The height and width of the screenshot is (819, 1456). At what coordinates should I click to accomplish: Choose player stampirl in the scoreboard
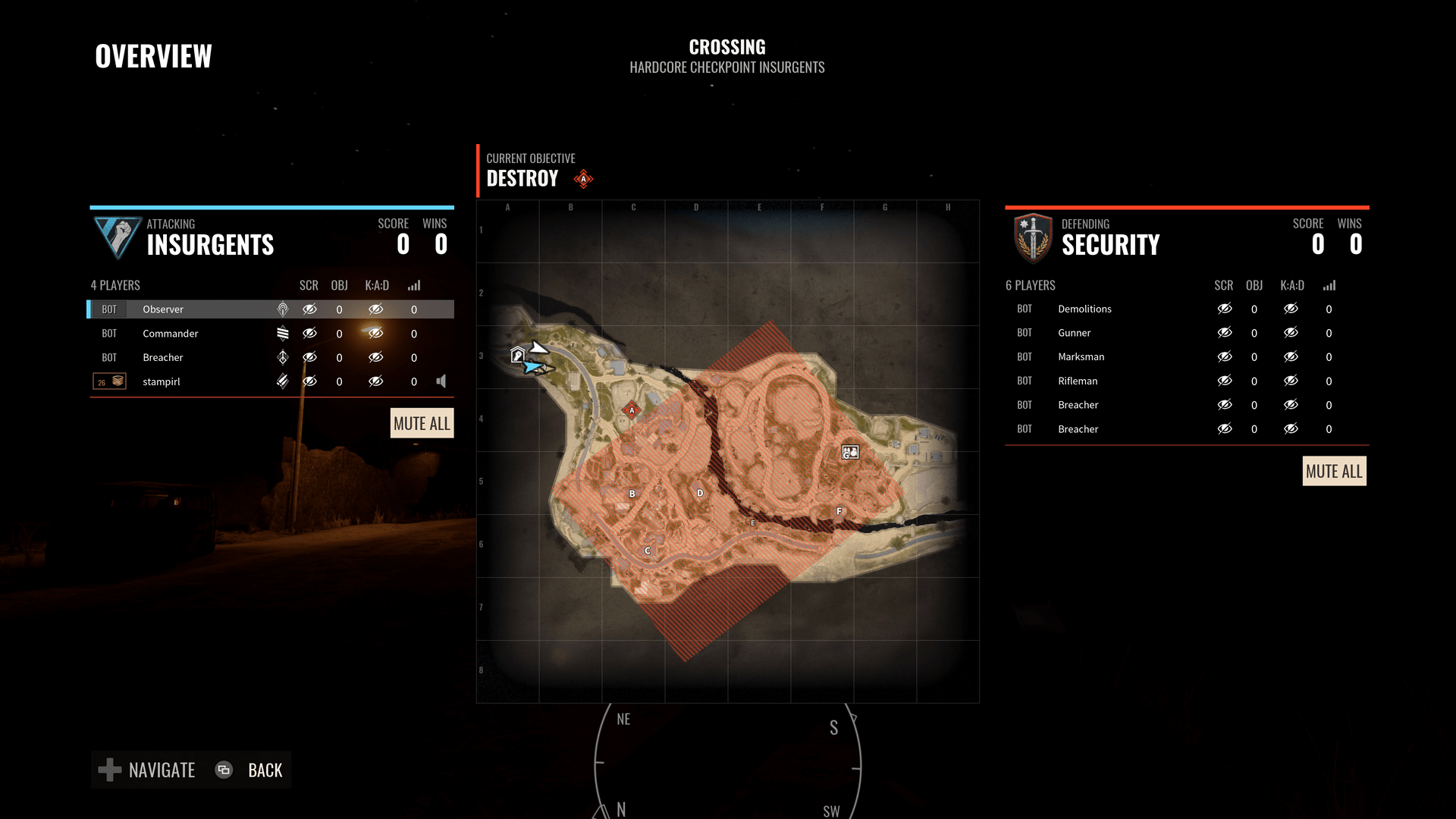(x=162, y=381)
